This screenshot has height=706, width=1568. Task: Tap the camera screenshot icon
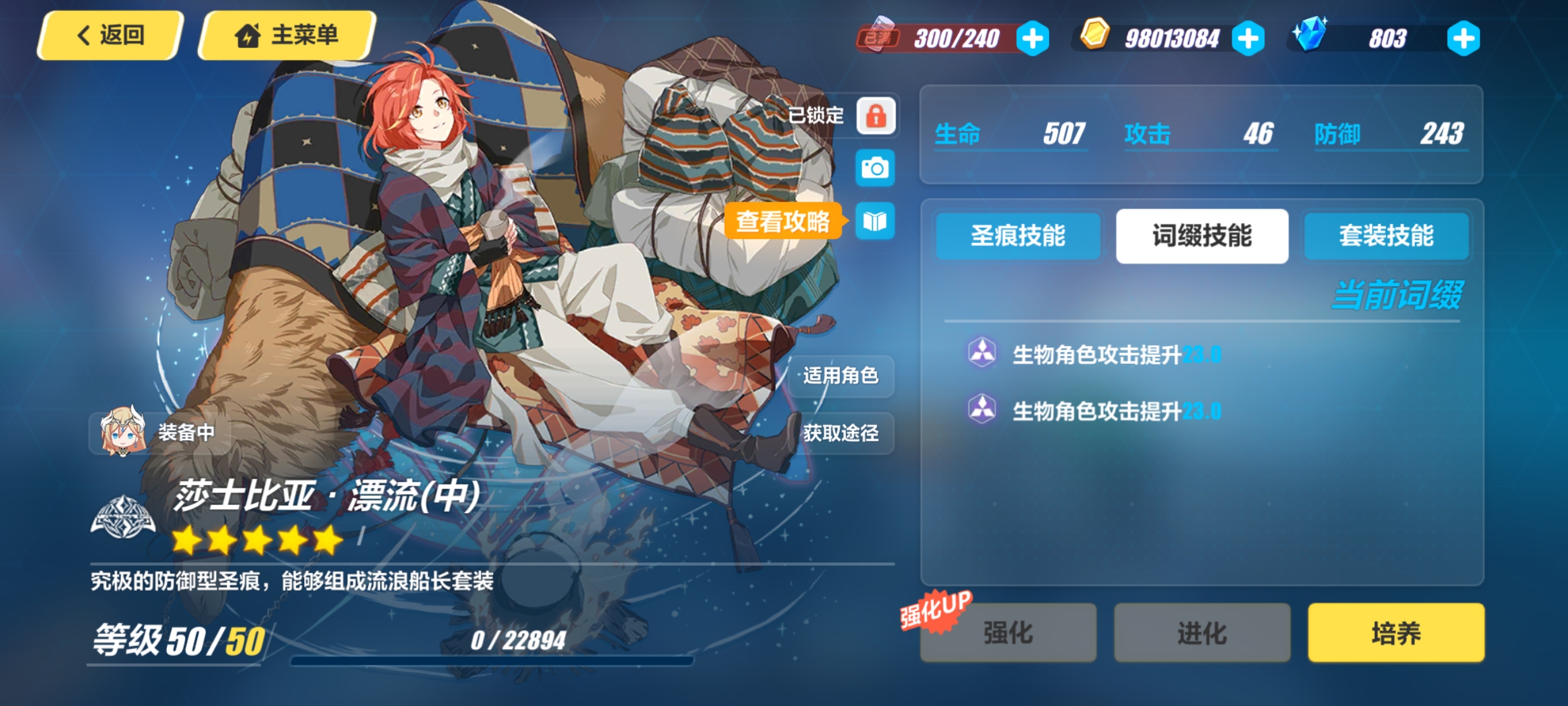pos(875,168)
